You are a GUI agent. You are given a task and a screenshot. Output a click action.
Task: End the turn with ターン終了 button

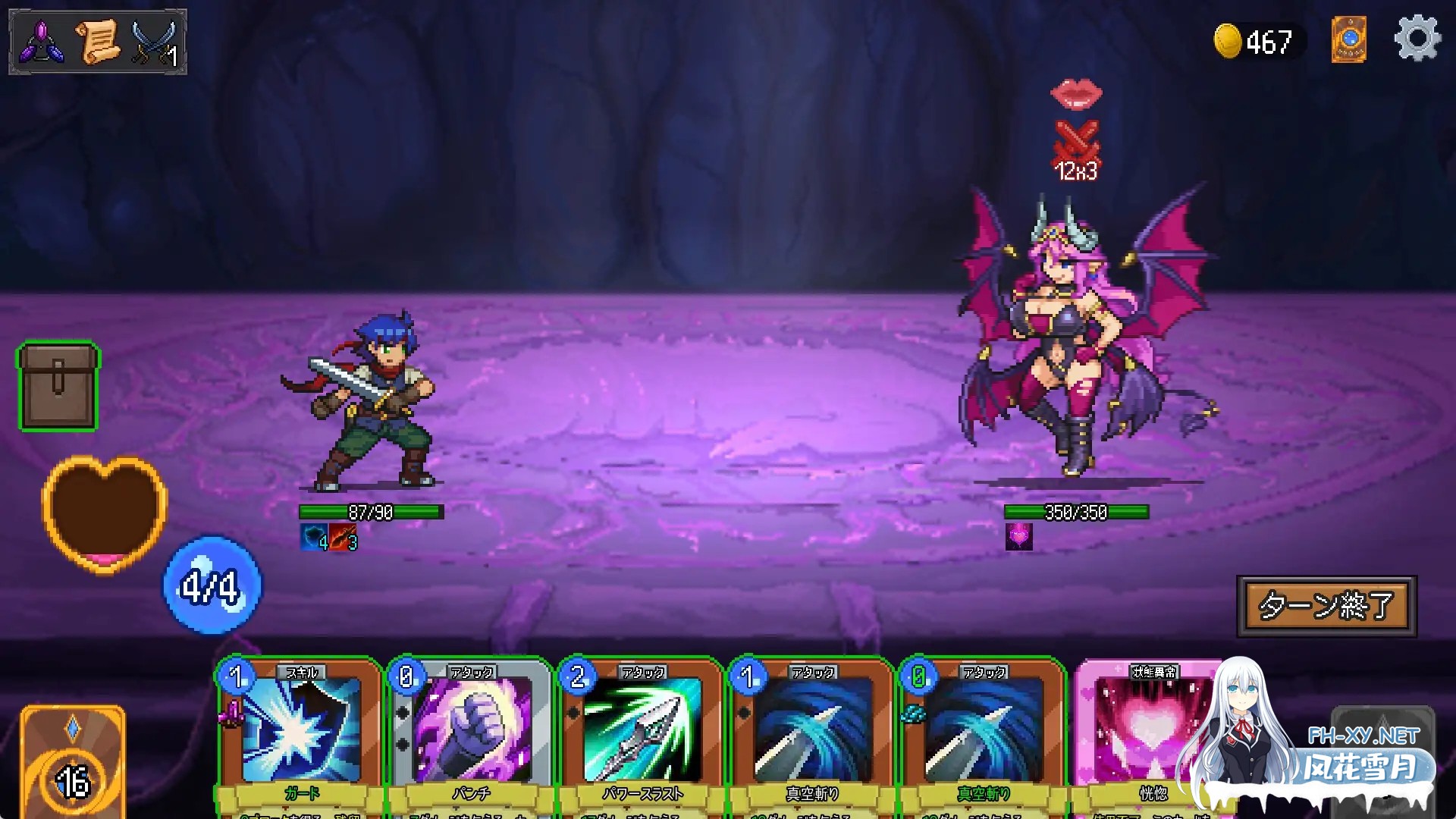[1326, 606]
